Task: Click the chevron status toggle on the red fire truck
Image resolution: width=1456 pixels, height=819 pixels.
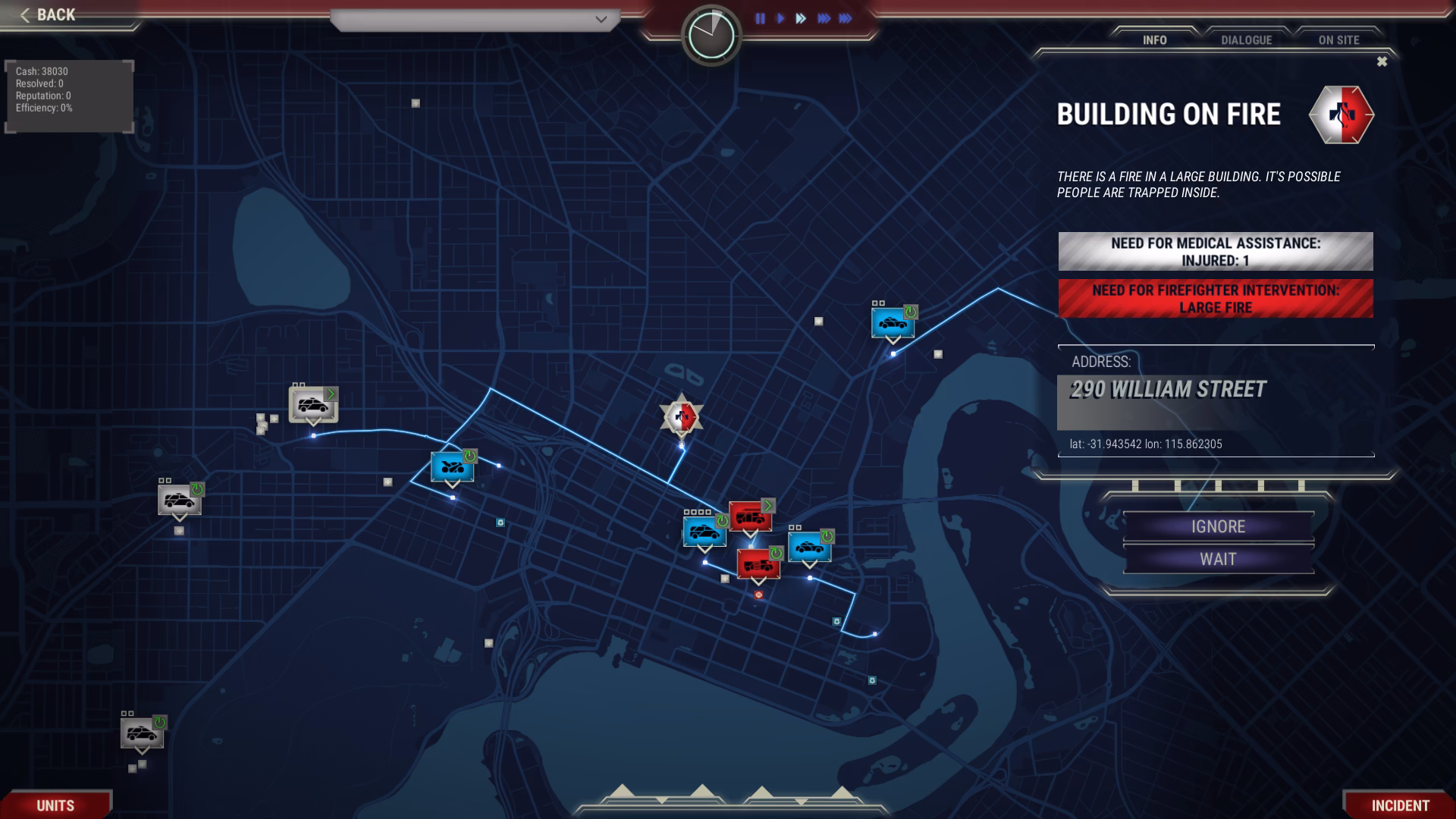Action: point(767,505)
